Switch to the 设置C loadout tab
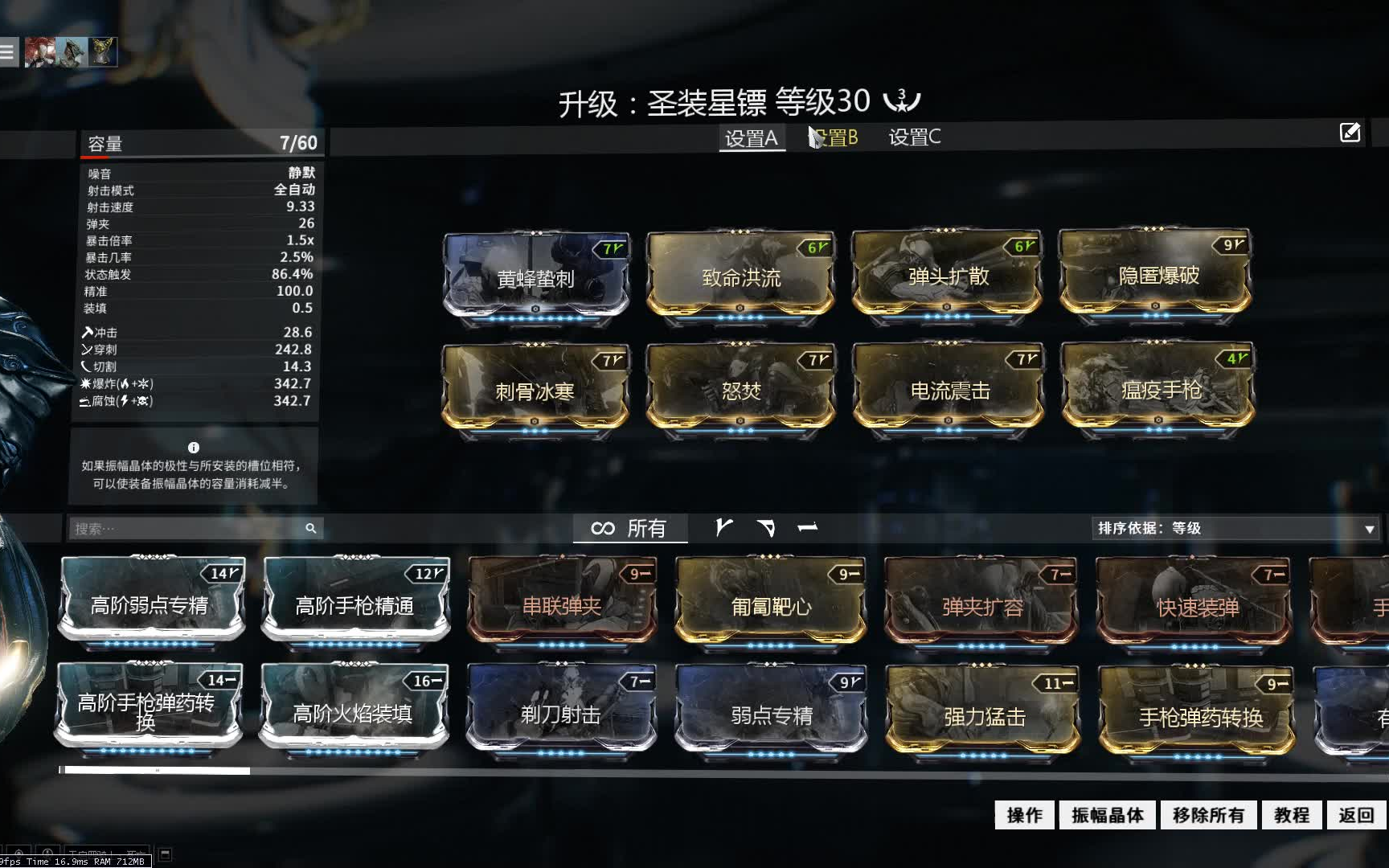Viewport: 1389px width, 868px height. 913,138
